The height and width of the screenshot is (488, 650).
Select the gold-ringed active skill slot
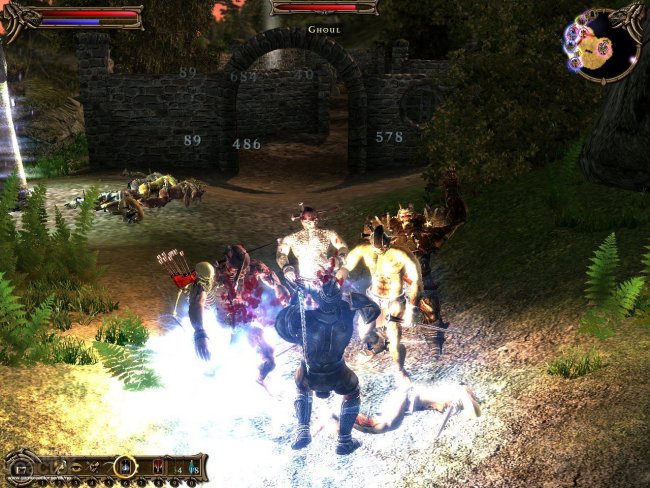click(x=125, y=466)
